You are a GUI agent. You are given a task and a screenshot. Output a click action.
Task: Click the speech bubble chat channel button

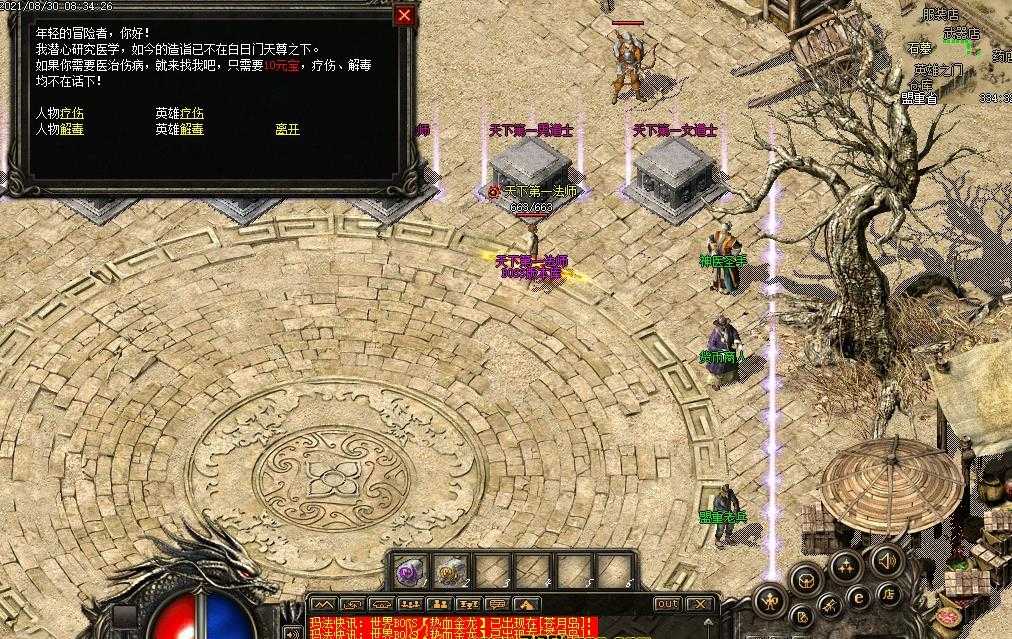pos(497,604)
